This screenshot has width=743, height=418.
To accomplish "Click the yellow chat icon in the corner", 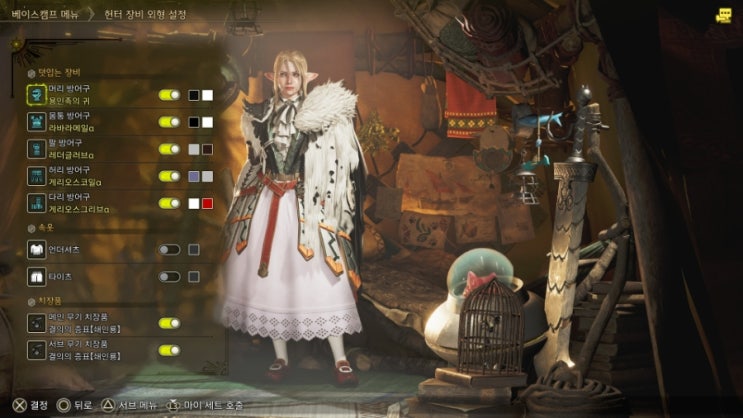I will [x=724, y=14].
